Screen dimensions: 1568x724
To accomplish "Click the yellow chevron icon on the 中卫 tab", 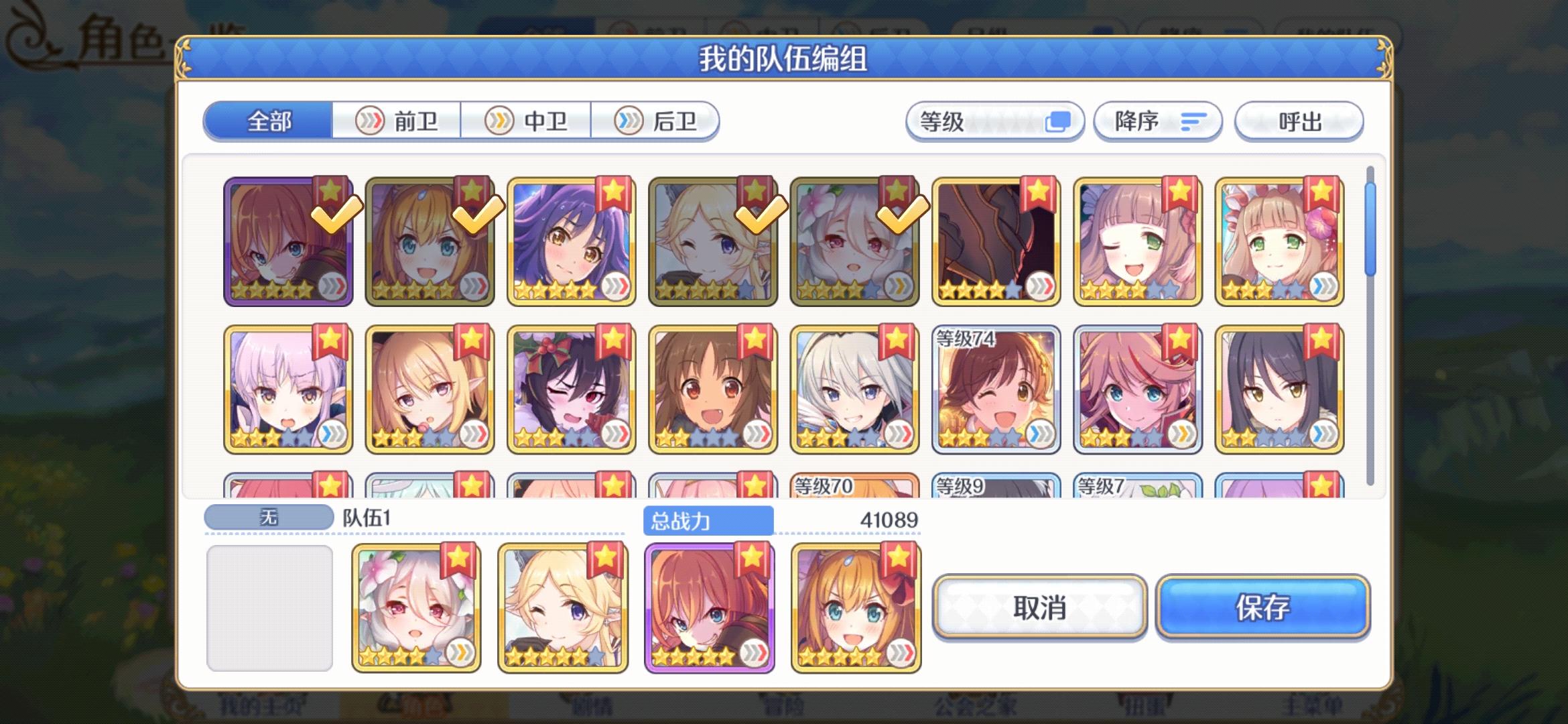I will [x=498, y=121].
